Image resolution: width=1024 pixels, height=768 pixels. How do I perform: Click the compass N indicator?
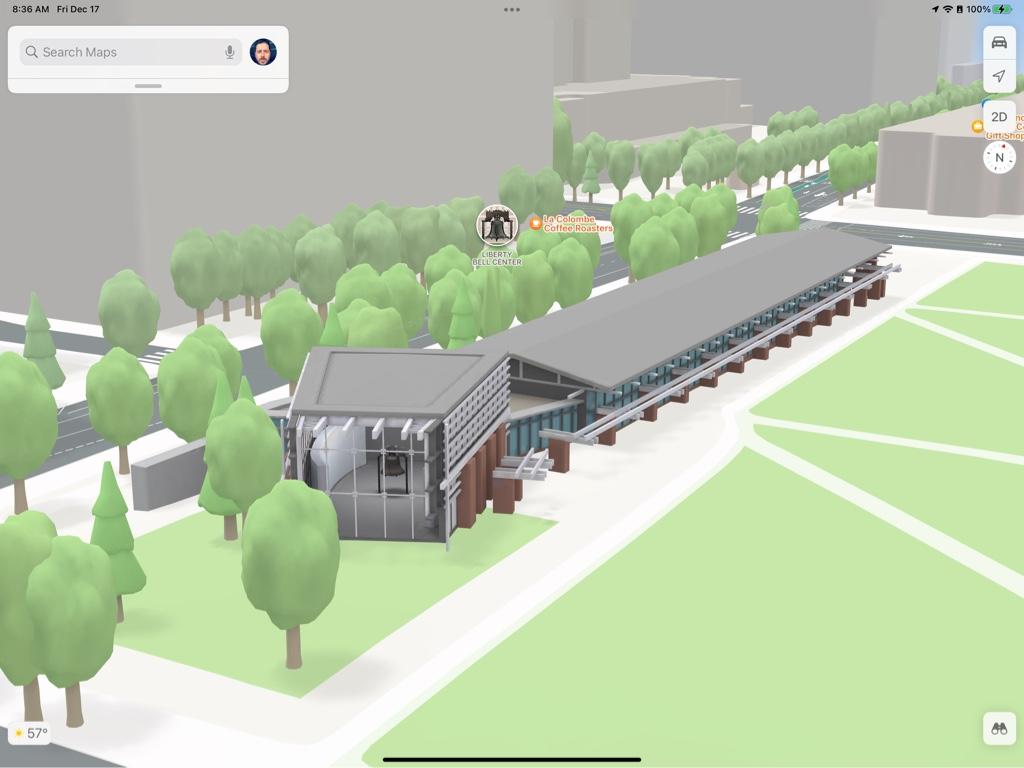(x=999, y=157)
